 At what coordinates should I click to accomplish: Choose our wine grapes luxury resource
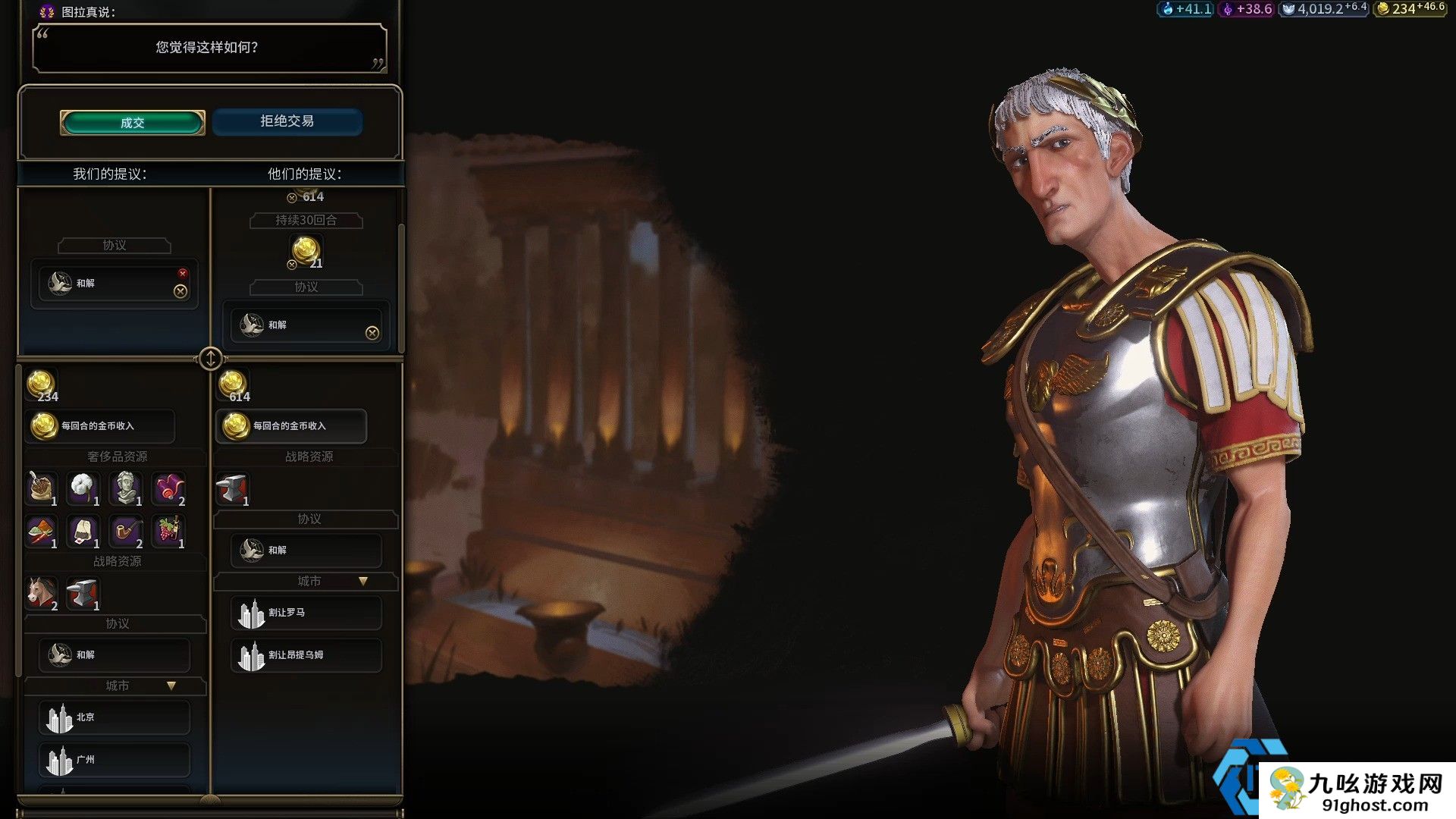[x=168, y=531]
